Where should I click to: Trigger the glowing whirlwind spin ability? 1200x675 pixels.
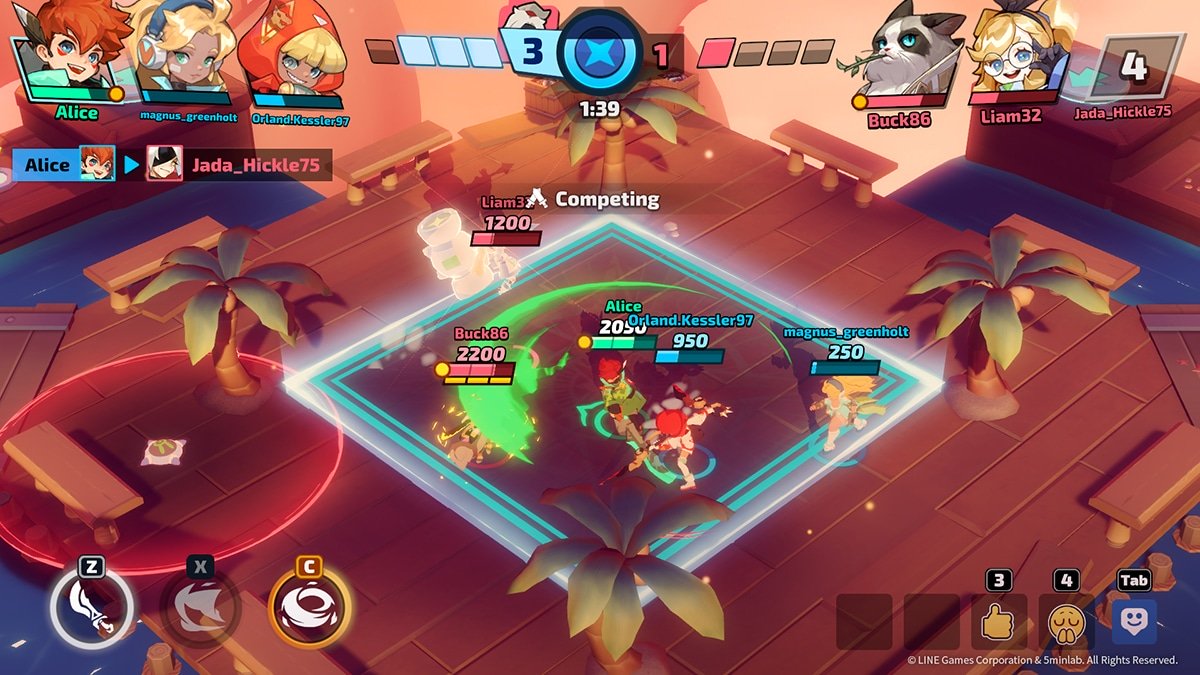(x=309, y=606)
